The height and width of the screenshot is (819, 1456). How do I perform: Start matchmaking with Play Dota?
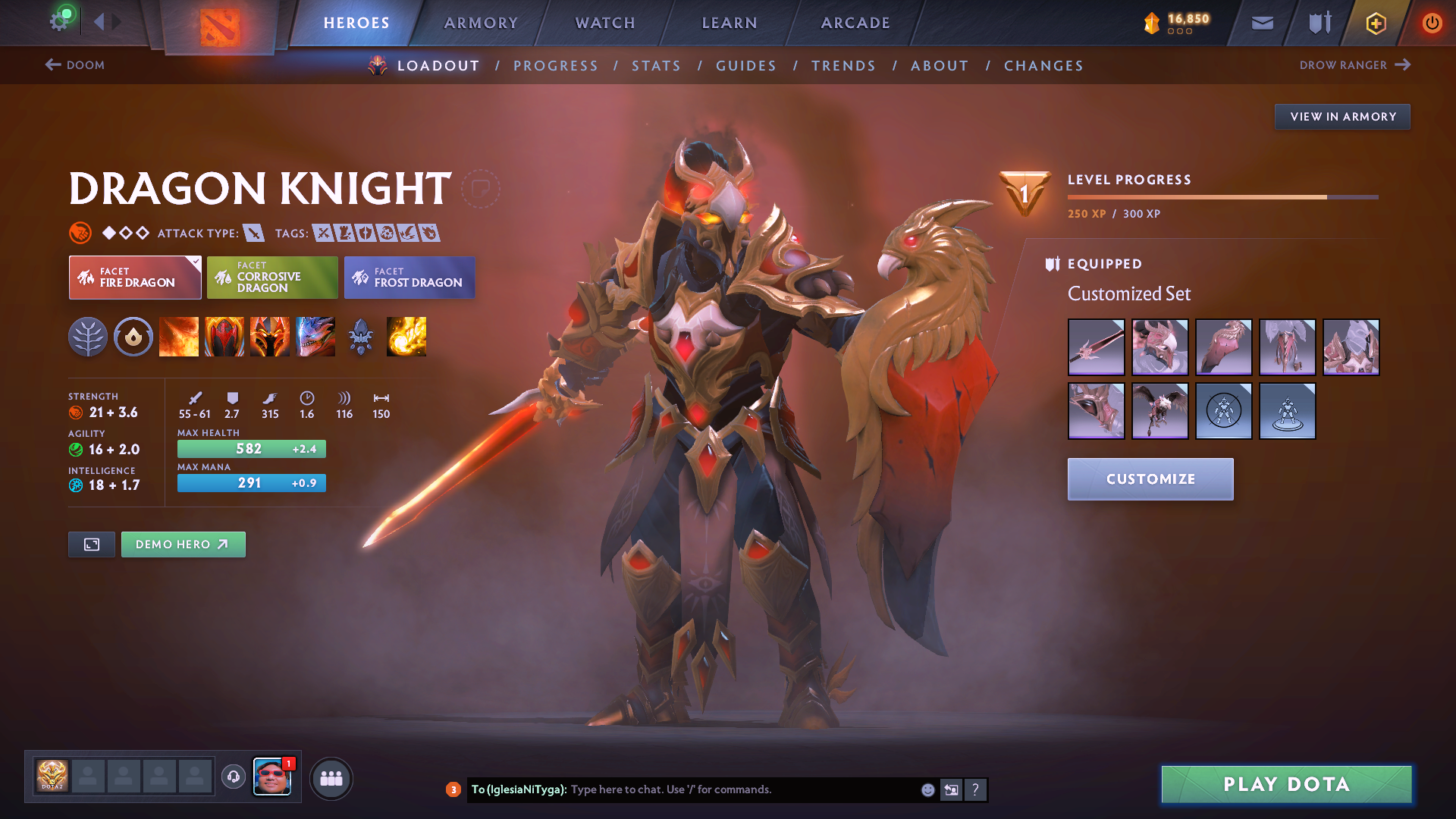1286,784
